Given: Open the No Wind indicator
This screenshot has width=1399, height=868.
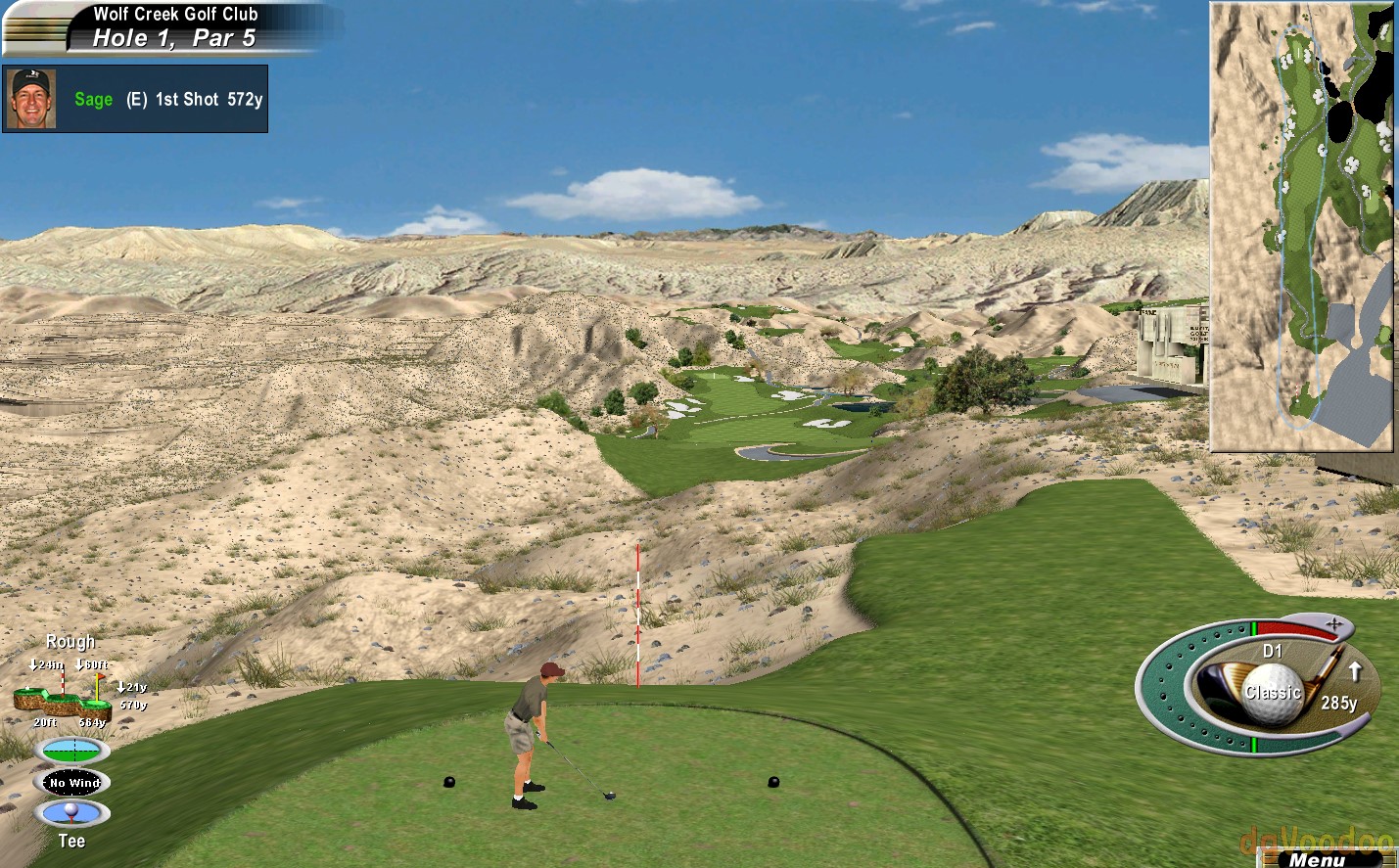Looking at the screenshot, I should [73, 782].
